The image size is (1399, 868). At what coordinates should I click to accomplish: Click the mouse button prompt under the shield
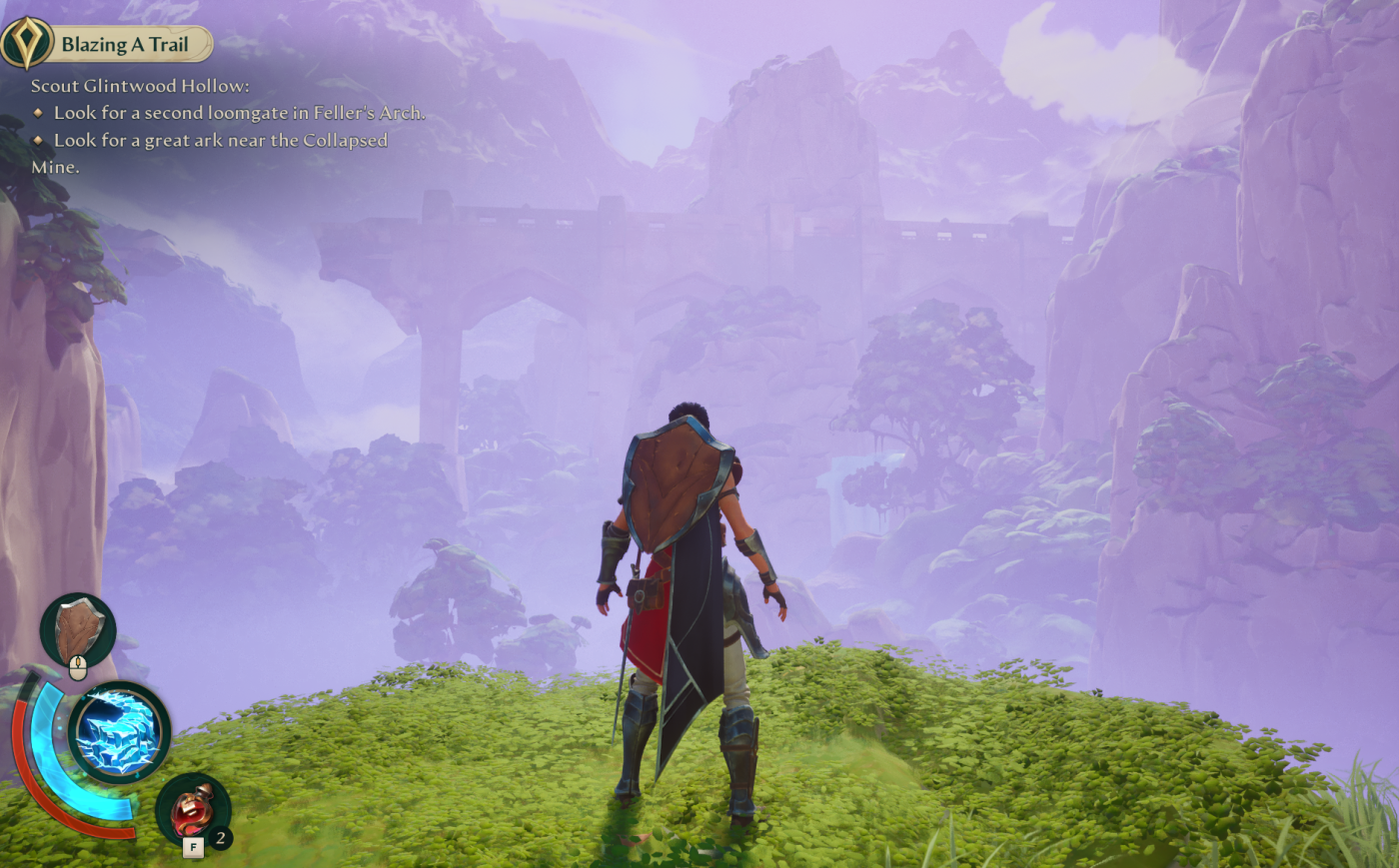coord(78,665)
